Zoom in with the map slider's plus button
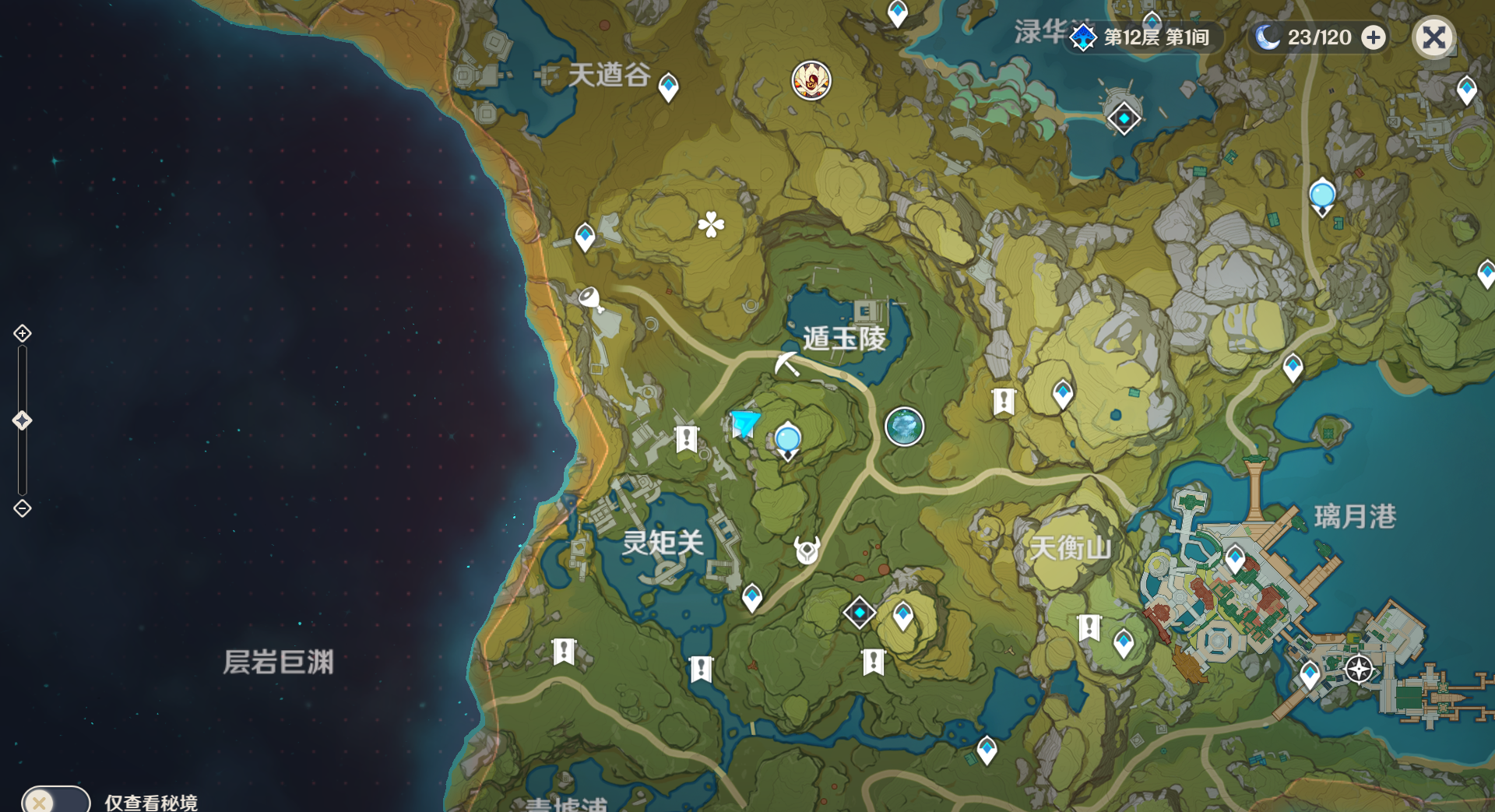Screen dimensions: 1495x812 tap(23, 333)
